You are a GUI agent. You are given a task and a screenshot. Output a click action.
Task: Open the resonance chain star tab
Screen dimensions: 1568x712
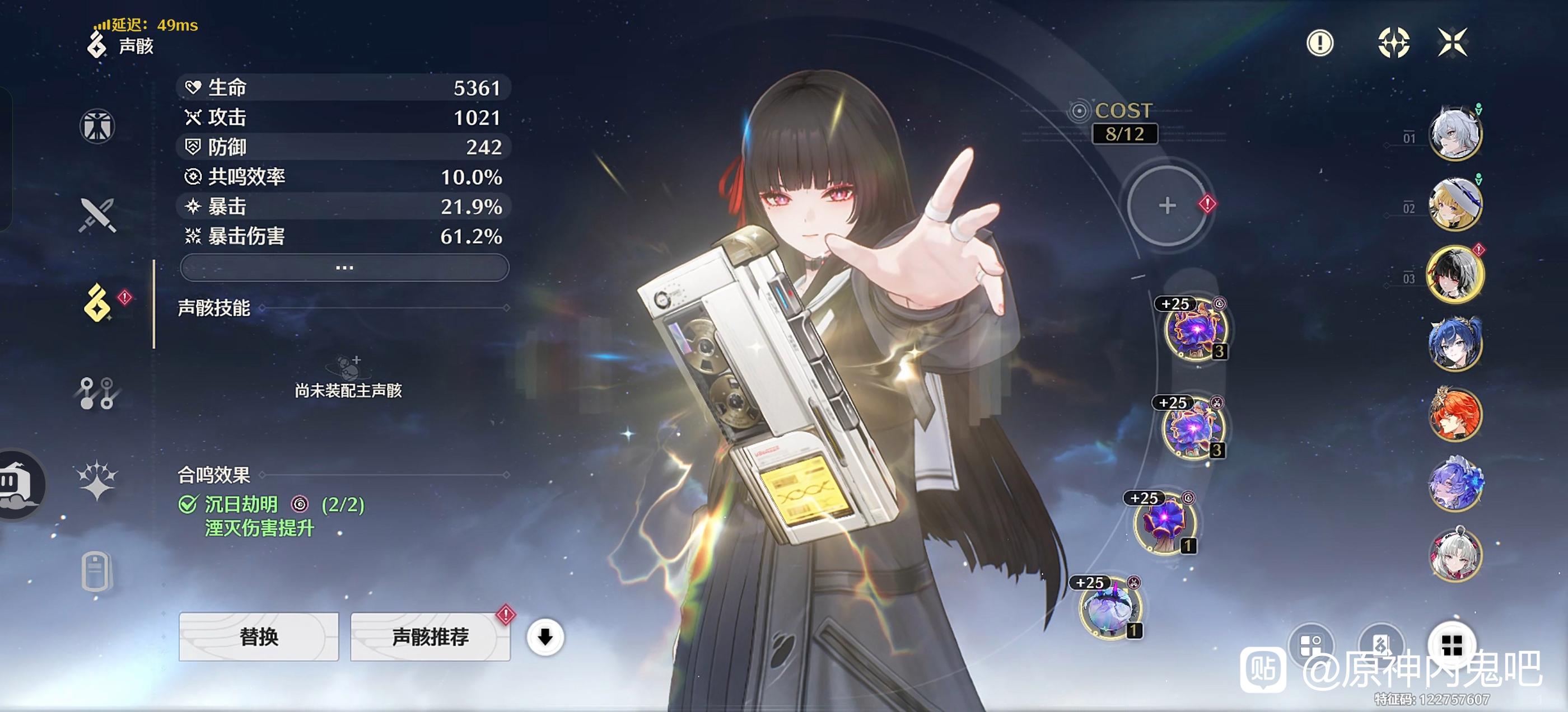(x=97, y=481)
